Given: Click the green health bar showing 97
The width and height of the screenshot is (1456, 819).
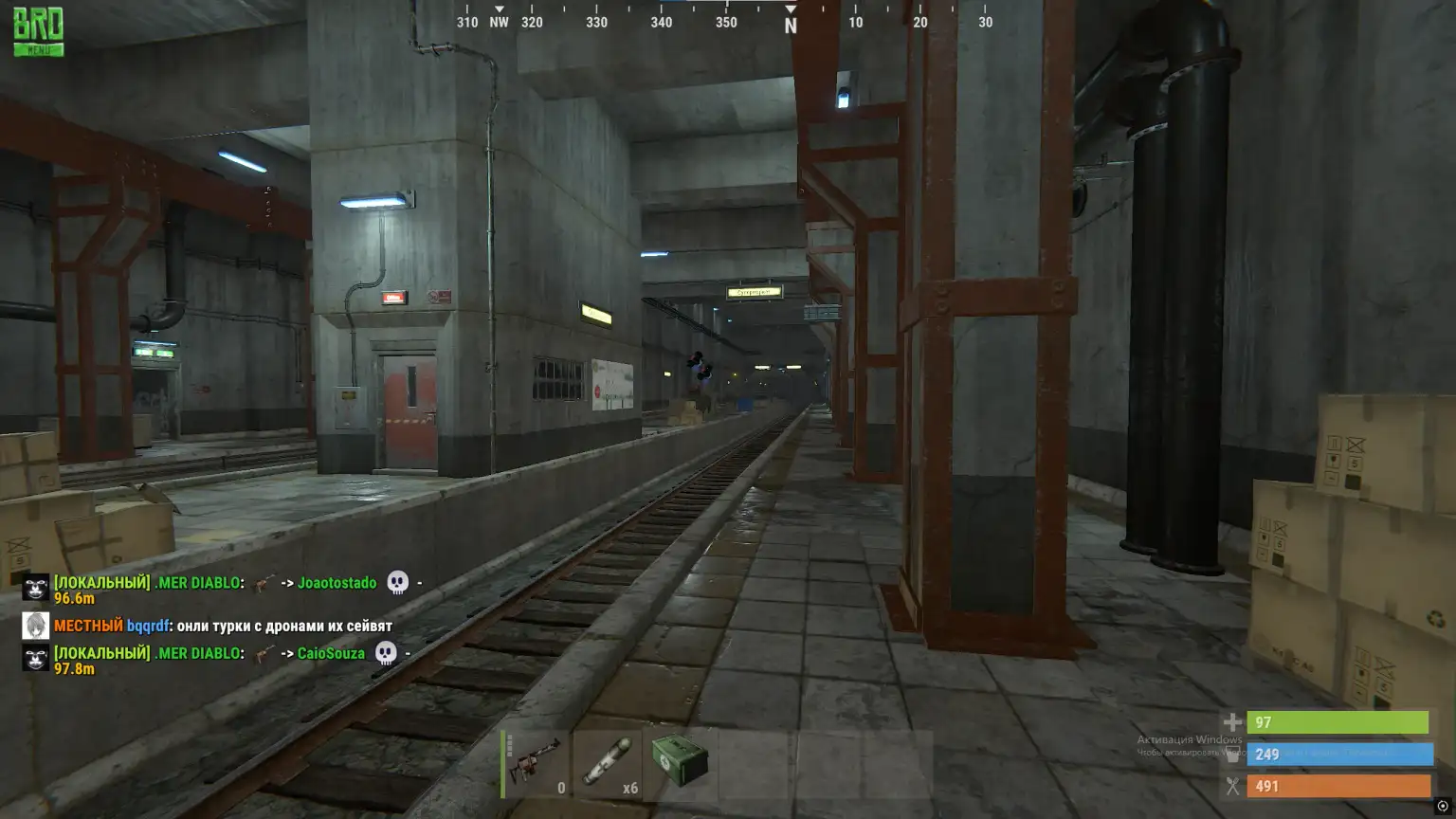Looking at the screenshot, I should pyautogui.click(x=1339, y=722).
